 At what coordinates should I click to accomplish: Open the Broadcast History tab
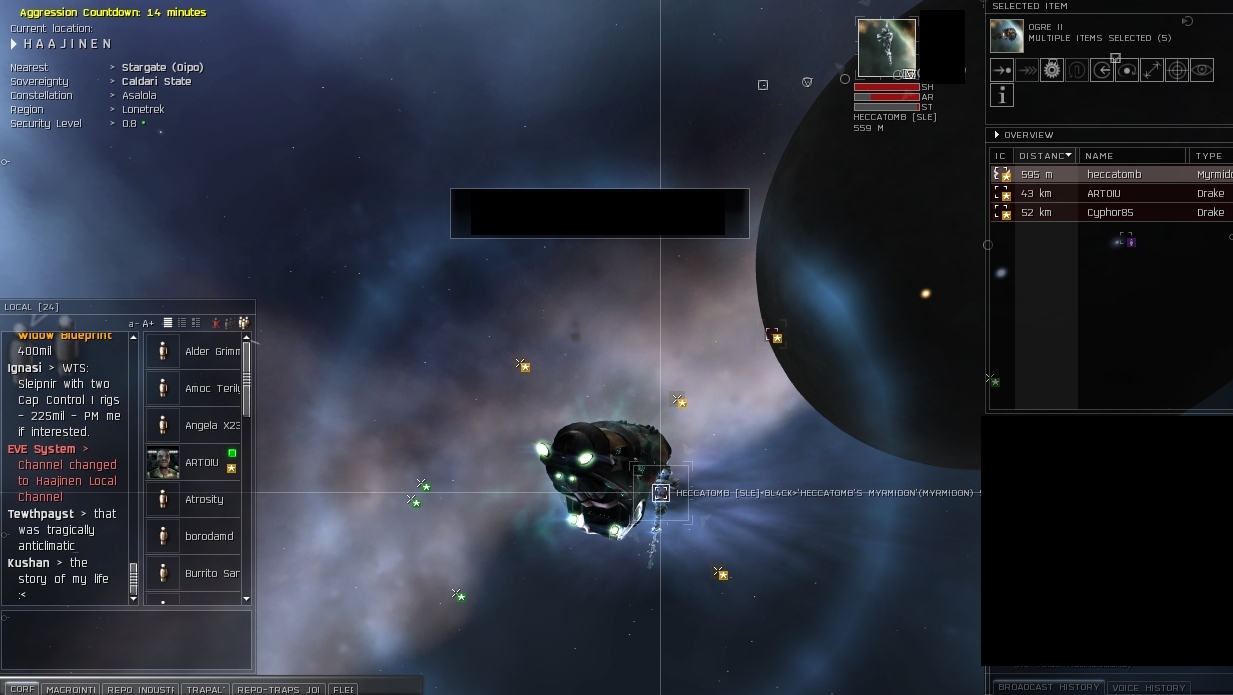(x=1049, y=687)
